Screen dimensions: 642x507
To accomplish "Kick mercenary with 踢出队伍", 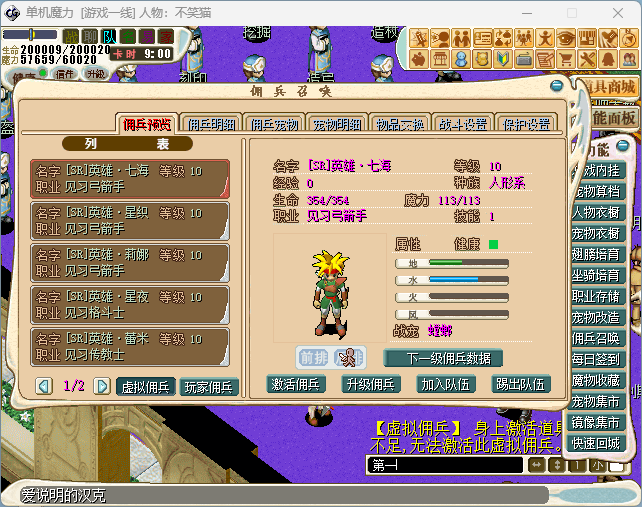I will coord(521,383).
